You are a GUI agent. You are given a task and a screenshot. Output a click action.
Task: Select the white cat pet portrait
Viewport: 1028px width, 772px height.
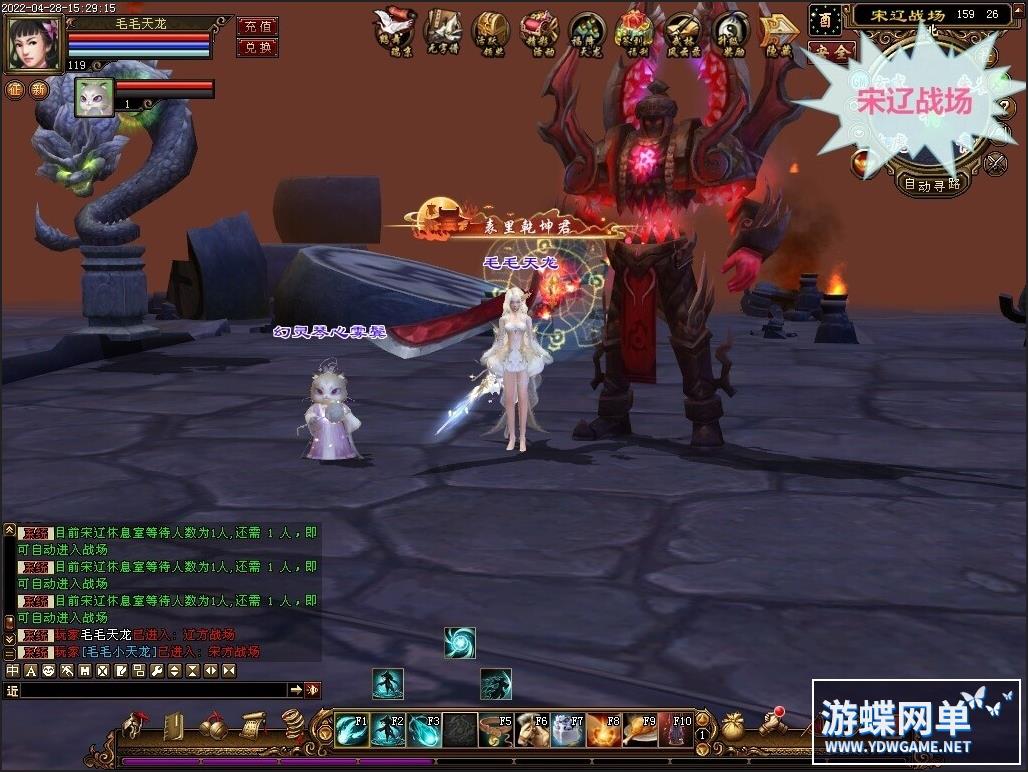[94, 97]
